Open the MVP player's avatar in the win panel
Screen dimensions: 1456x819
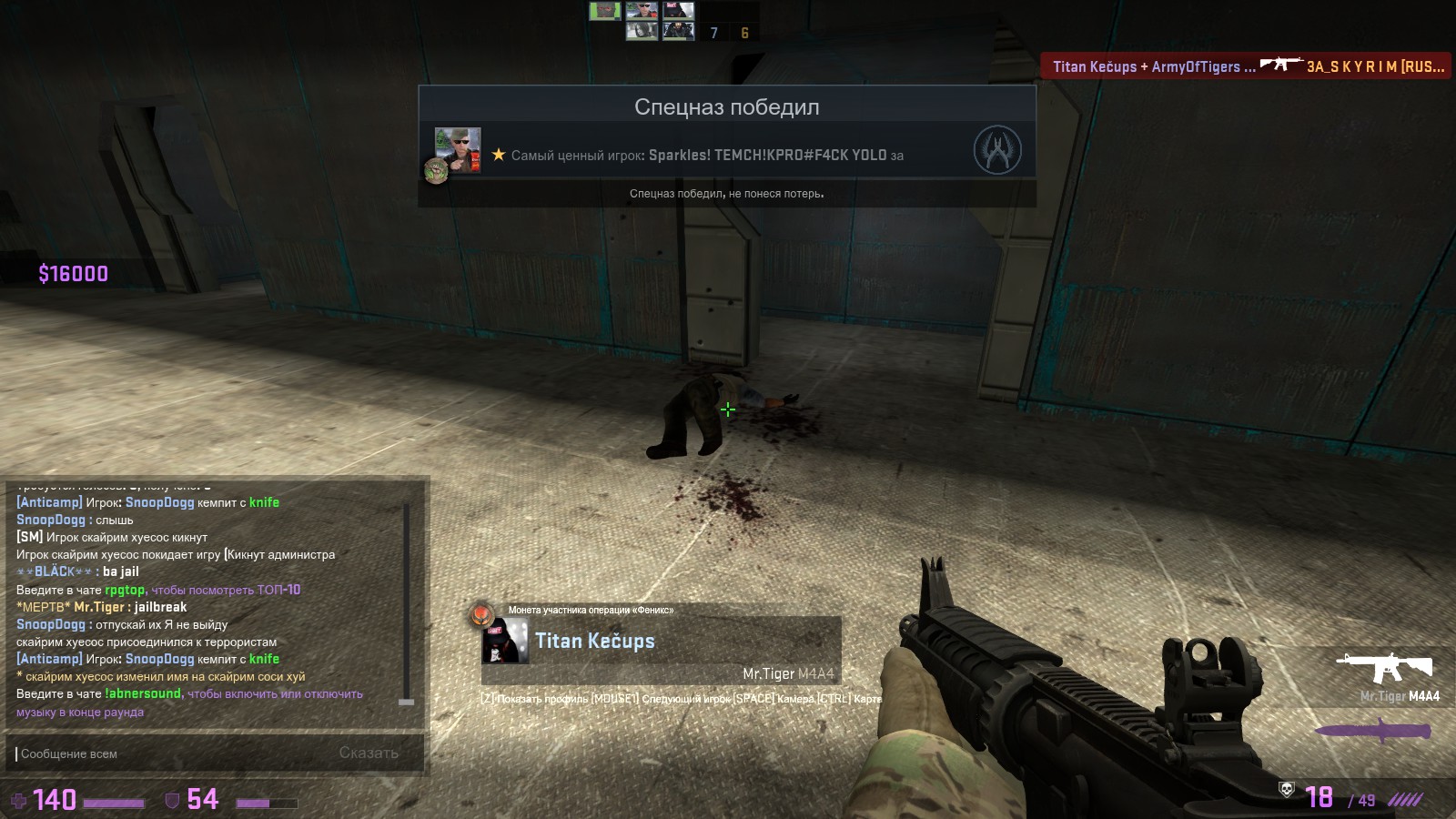pyautogui.click(x=458, y=151)
